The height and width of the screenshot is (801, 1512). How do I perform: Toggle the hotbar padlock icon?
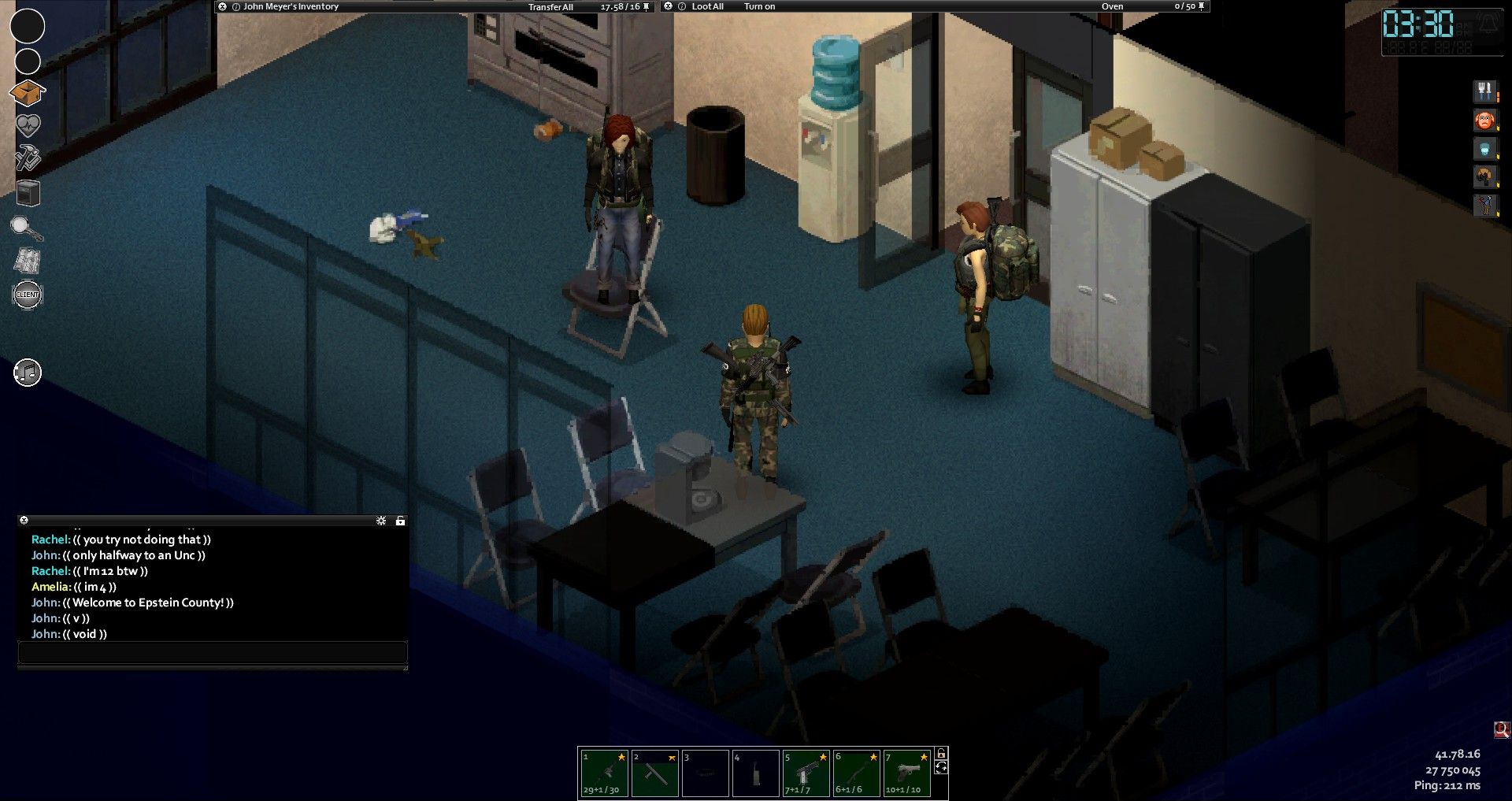point(941,754)
